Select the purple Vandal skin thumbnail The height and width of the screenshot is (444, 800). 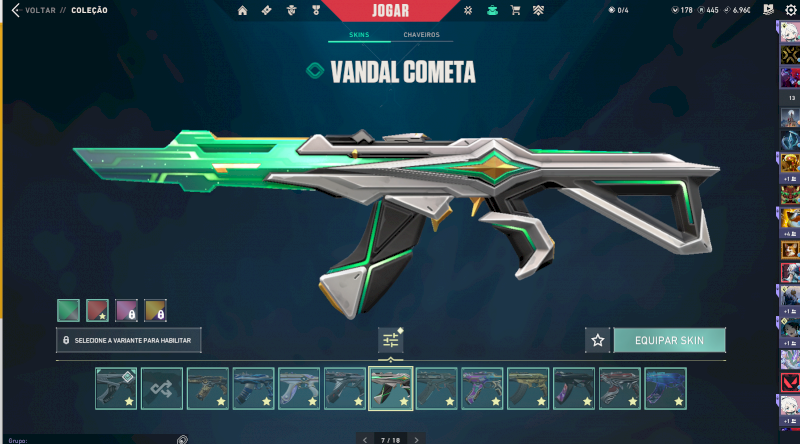point(482,388)
